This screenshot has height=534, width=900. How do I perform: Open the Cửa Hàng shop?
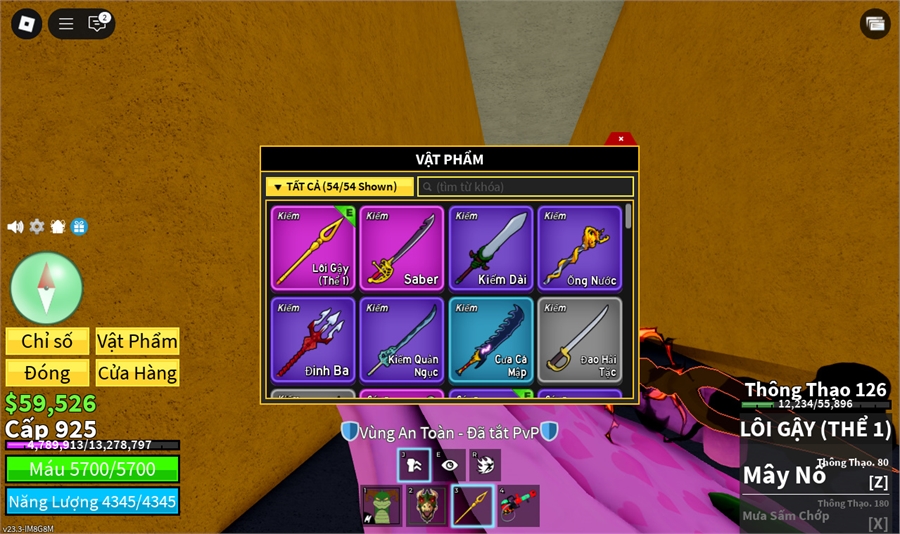pyautogui.click(x=137, y=373)
